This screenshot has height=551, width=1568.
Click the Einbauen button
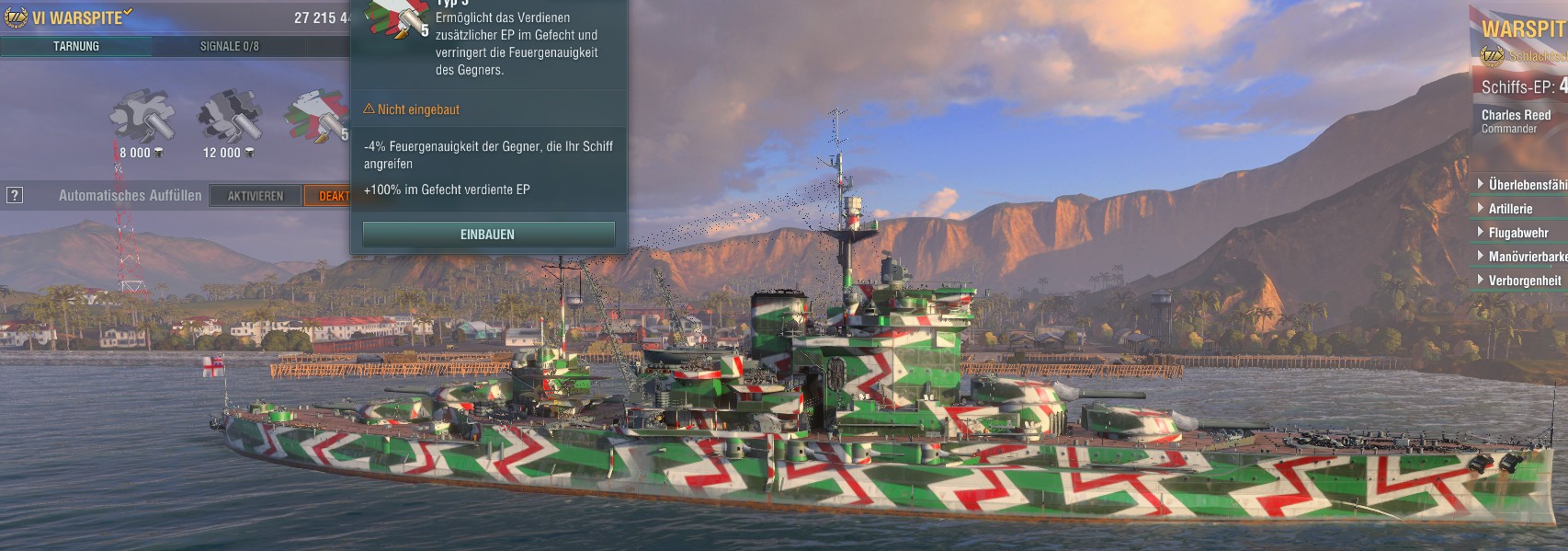488,235
